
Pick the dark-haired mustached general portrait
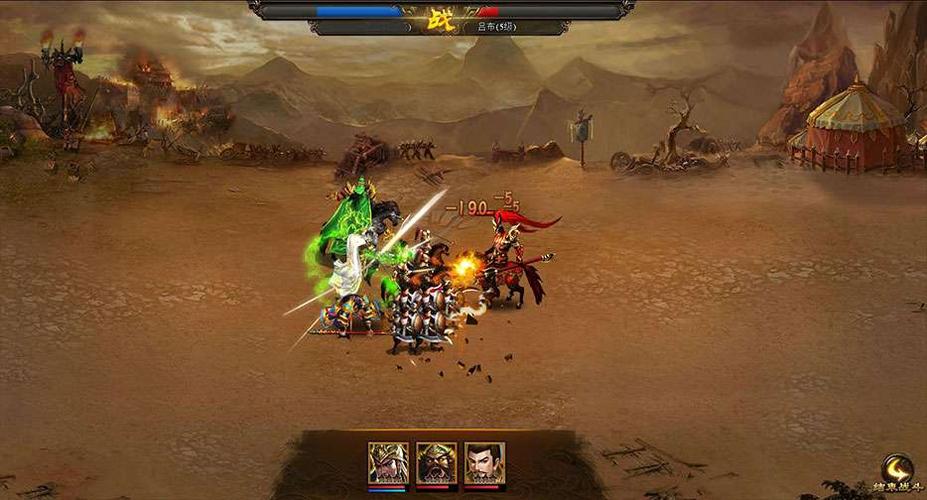[484, 463]
